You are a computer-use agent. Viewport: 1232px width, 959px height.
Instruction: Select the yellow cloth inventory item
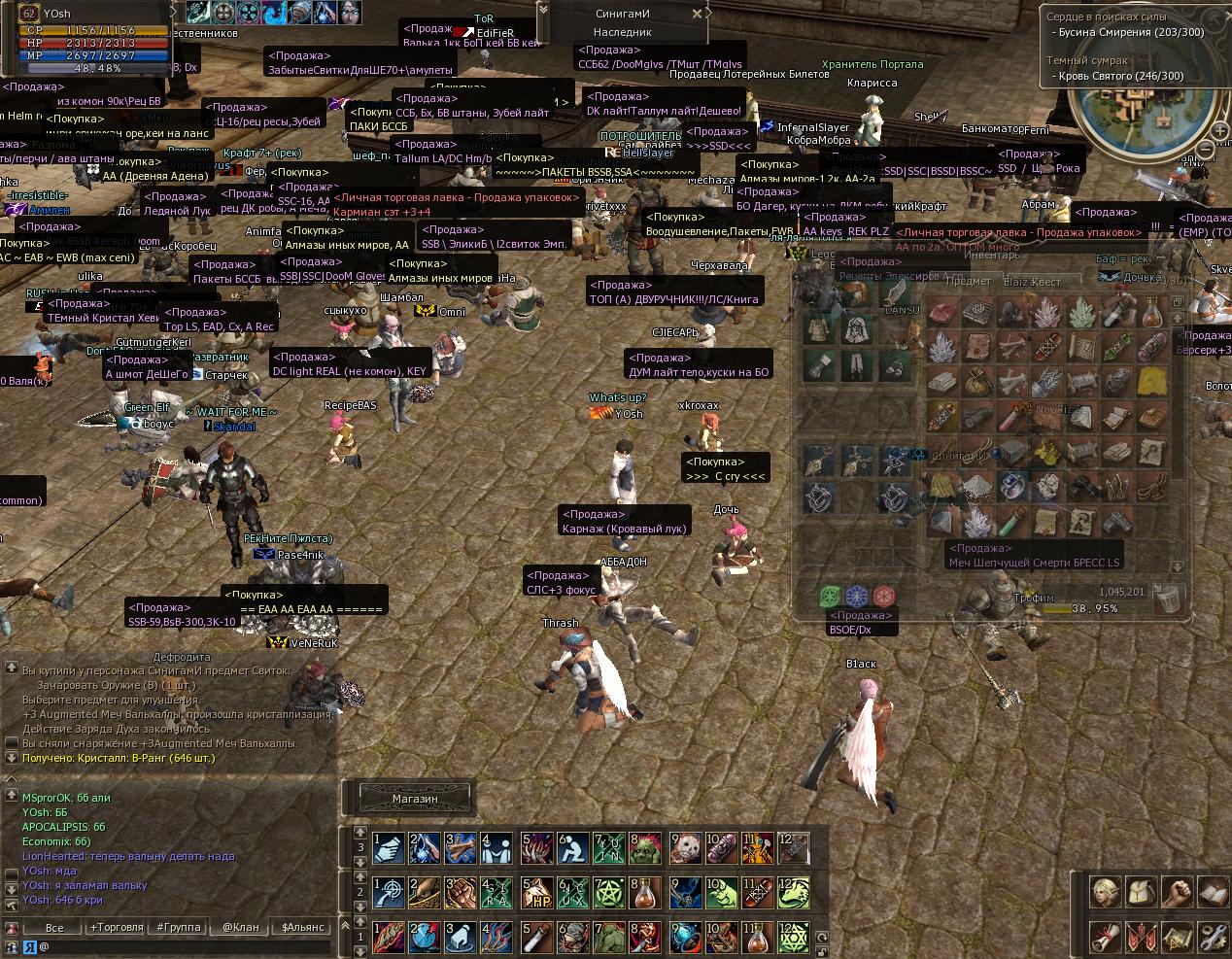(x=1152, y=381)
